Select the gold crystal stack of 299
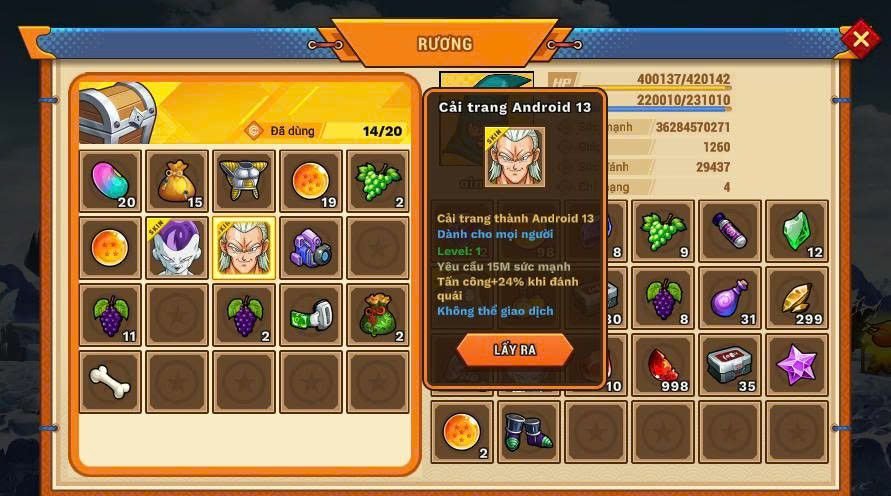 click(x=797, y=298)
